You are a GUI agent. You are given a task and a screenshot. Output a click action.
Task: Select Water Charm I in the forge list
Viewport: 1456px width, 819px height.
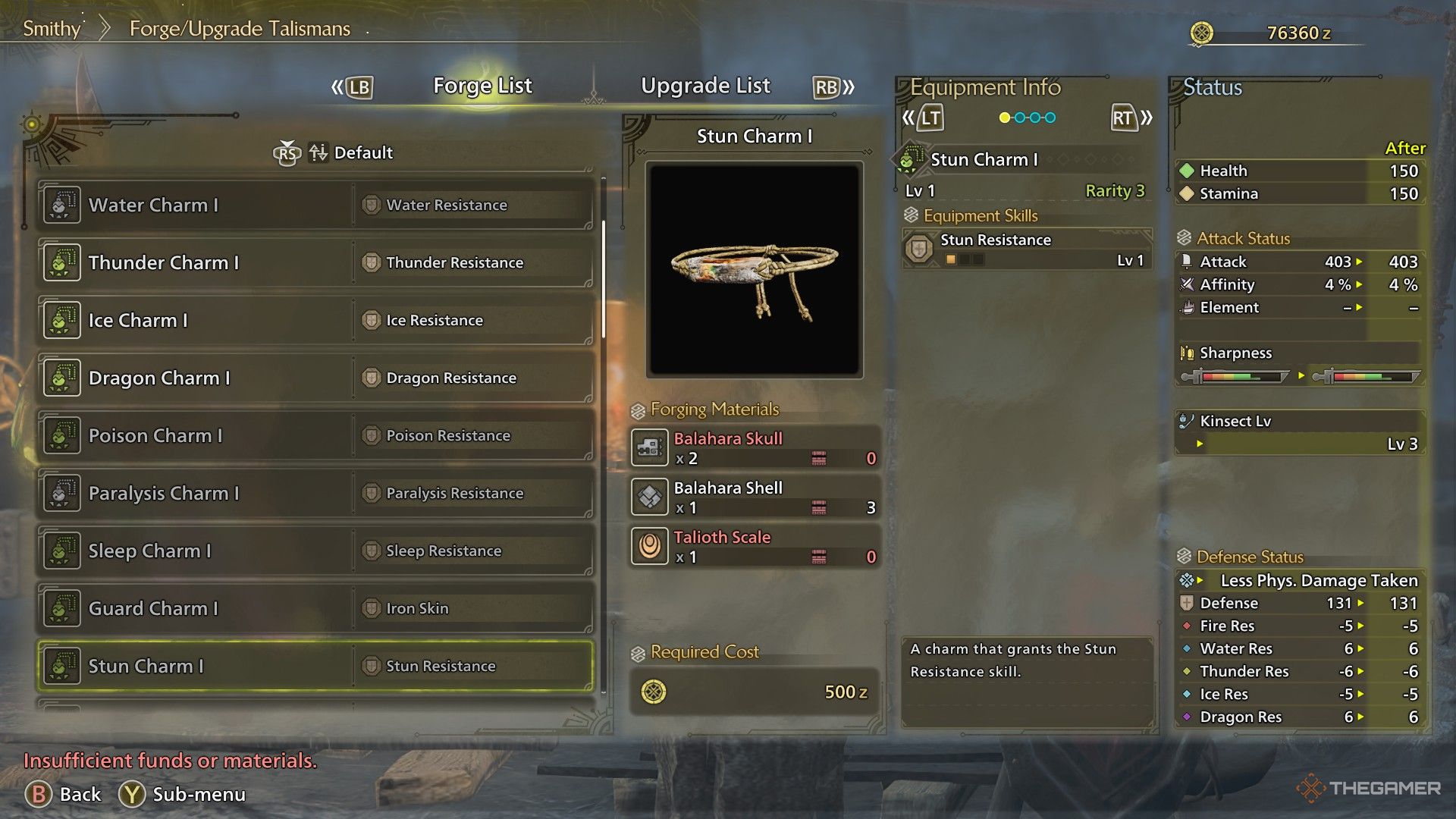(315, 205)
